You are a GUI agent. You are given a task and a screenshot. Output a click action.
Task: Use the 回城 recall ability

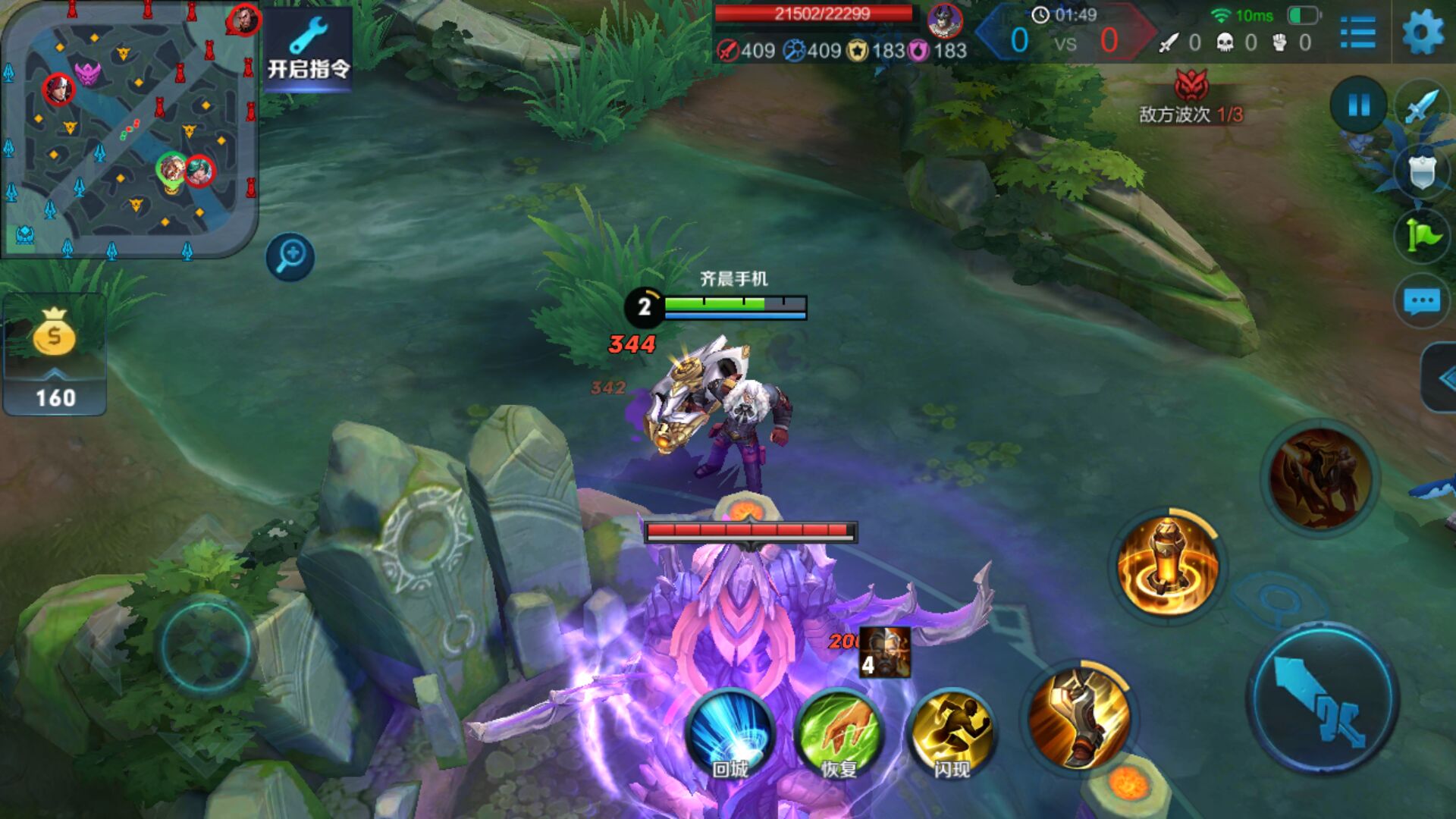click(x=730, y=734)
